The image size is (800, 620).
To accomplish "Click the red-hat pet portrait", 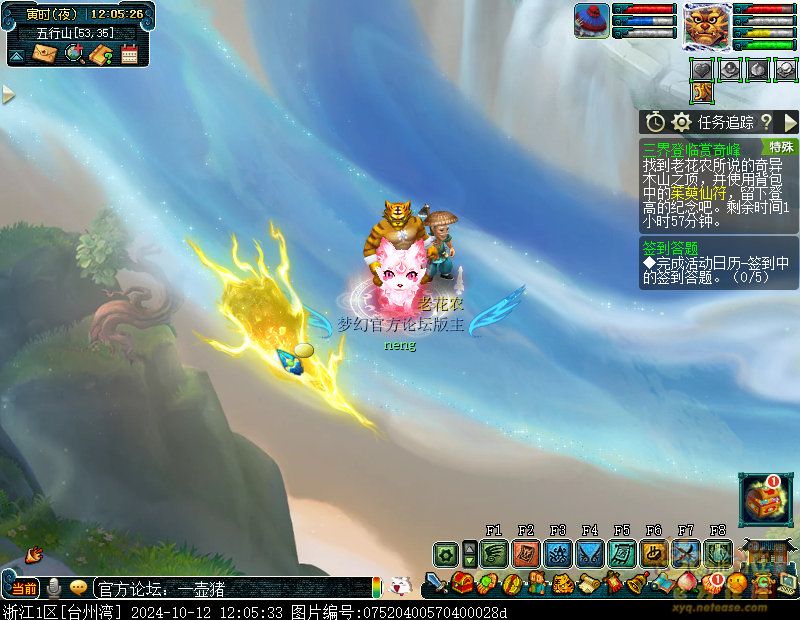I will (x=591, y=21).
